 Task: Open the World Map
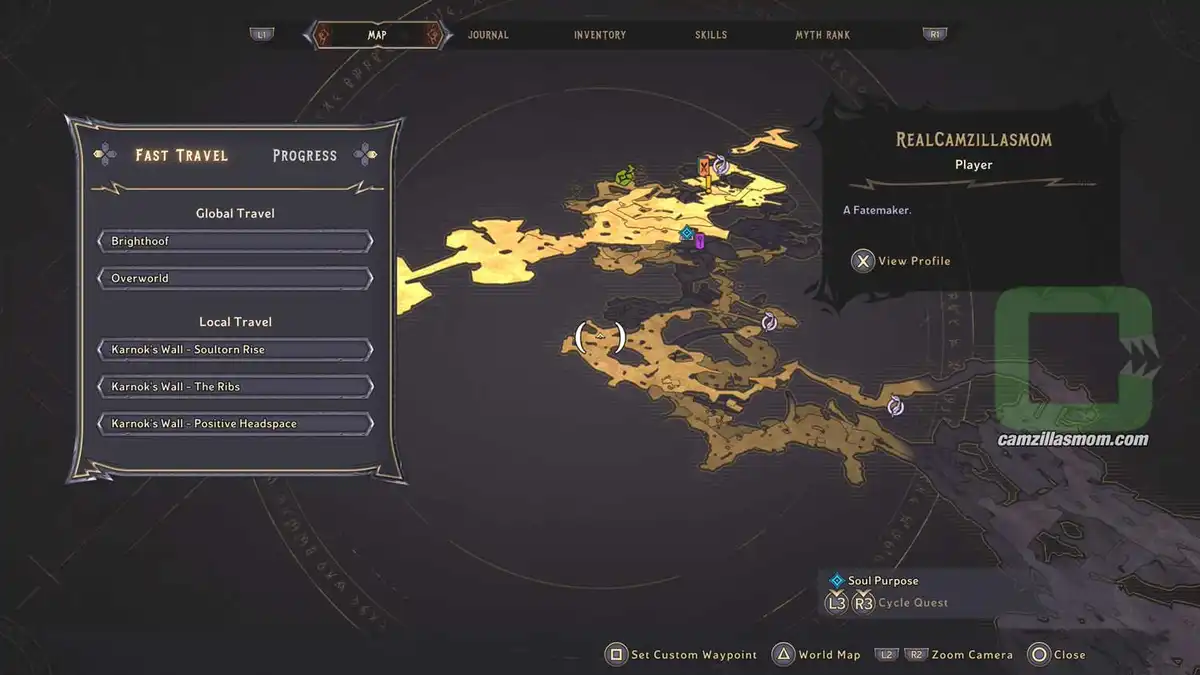[817, 655]
